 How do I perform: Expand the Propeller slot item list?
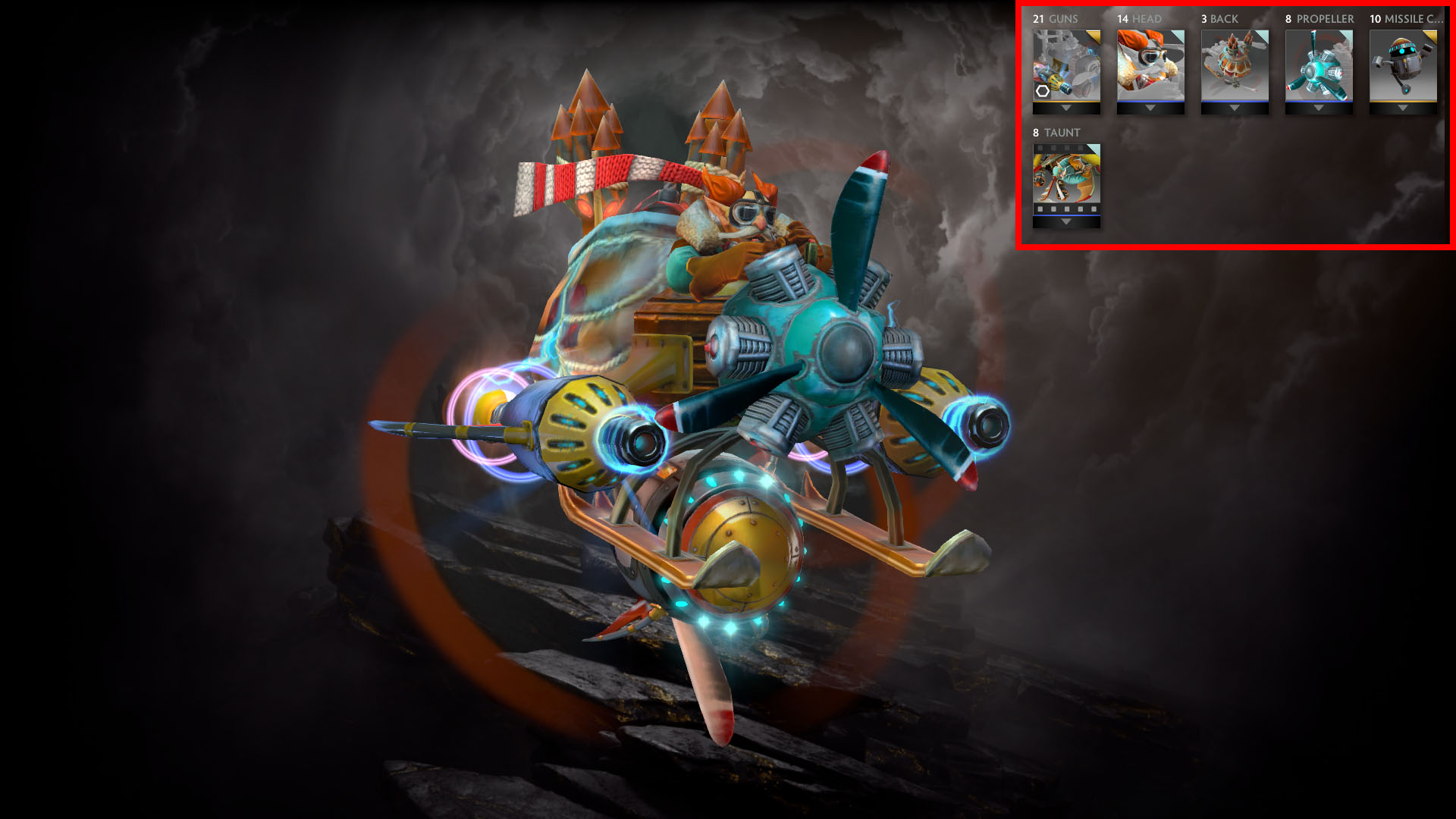pyautogui.click(x=1318, y=108)
